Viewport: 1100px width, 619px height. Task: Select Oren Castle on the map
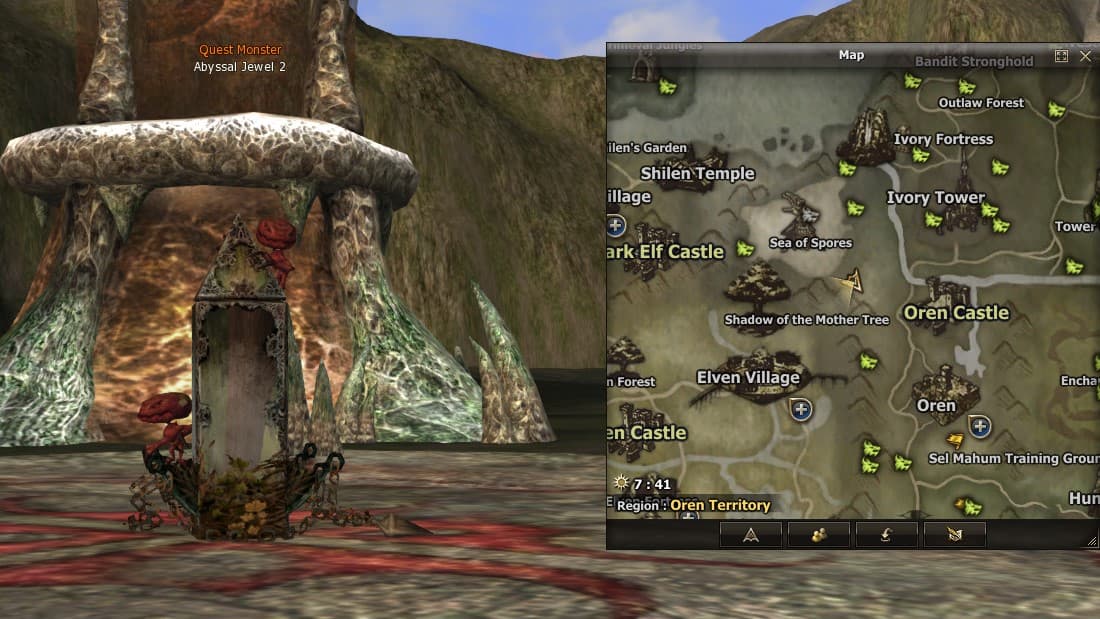955,313
